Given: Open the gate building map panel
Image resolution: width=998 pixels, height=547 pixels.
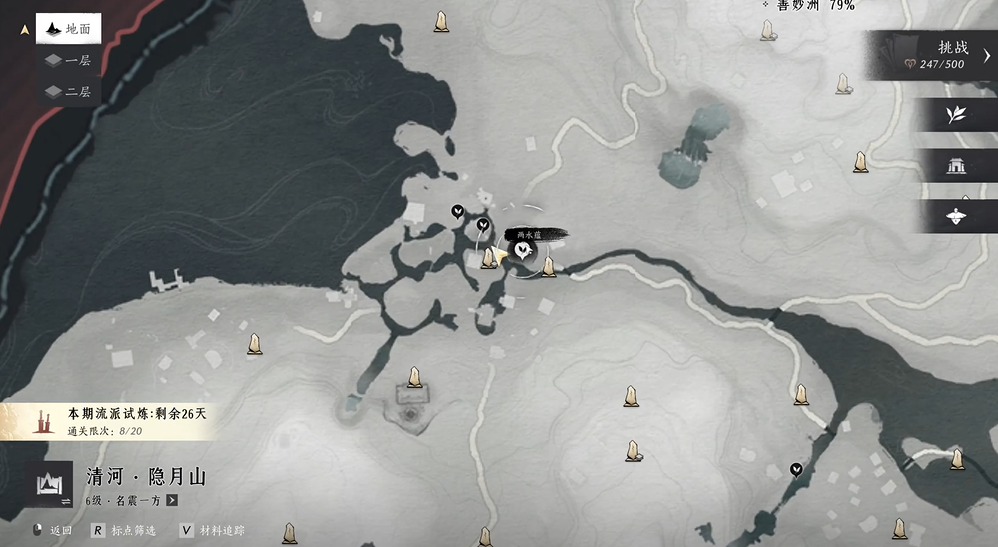Looking at the screenshot, I should tap(955, 164).
